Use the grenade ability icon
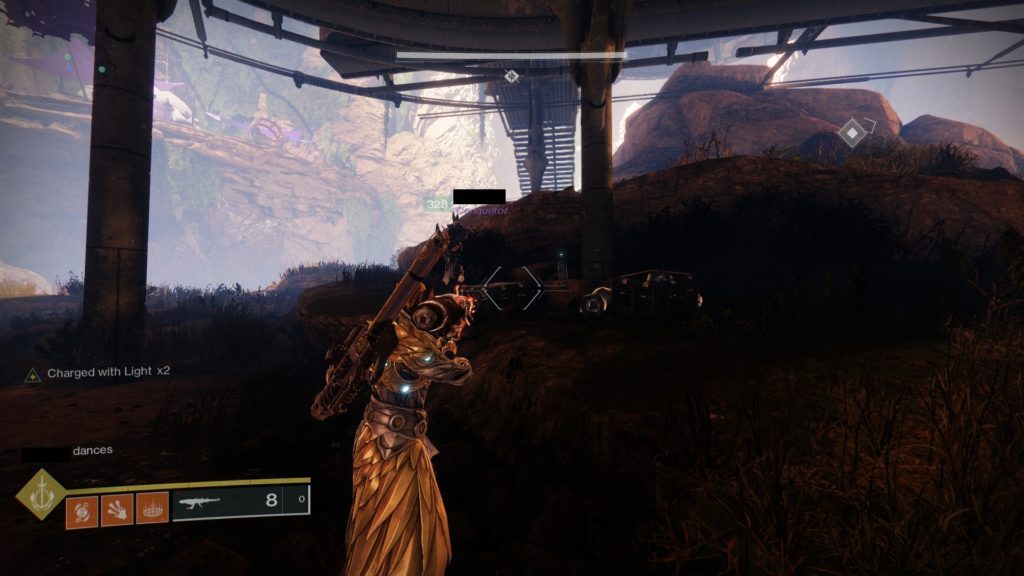1024x576 pixels. [x=82, y=509]
